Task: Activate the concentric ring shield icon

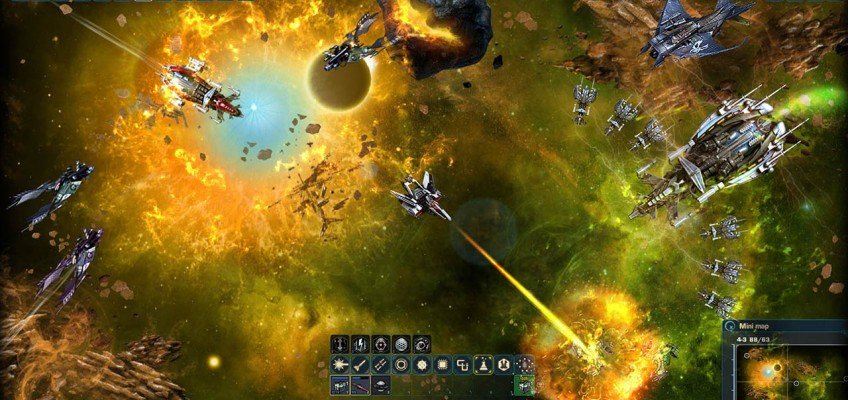Action: point(402,365)
